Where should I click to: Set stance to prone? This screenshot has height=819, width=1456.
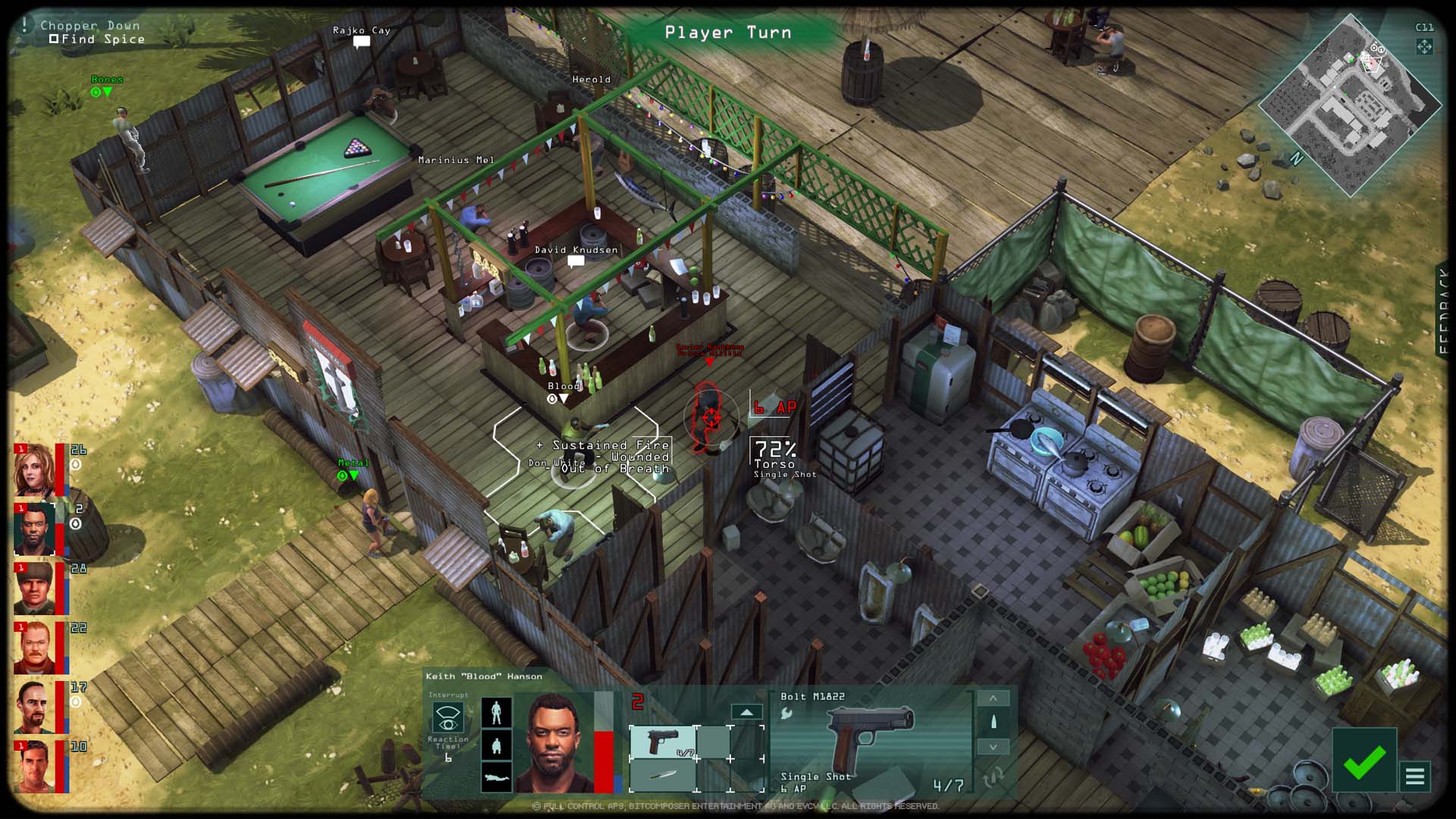tap(497, 777)
